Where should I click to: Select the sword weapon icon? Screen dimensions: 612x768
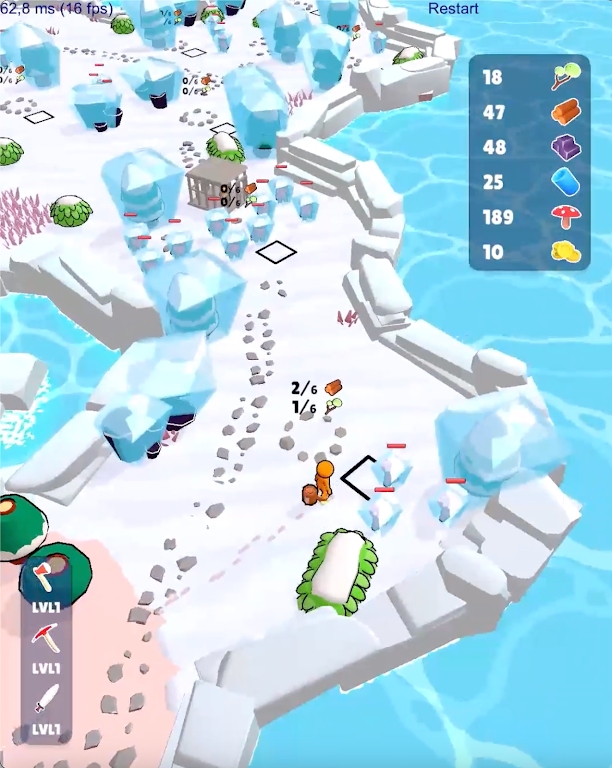[x=46, y=698]
